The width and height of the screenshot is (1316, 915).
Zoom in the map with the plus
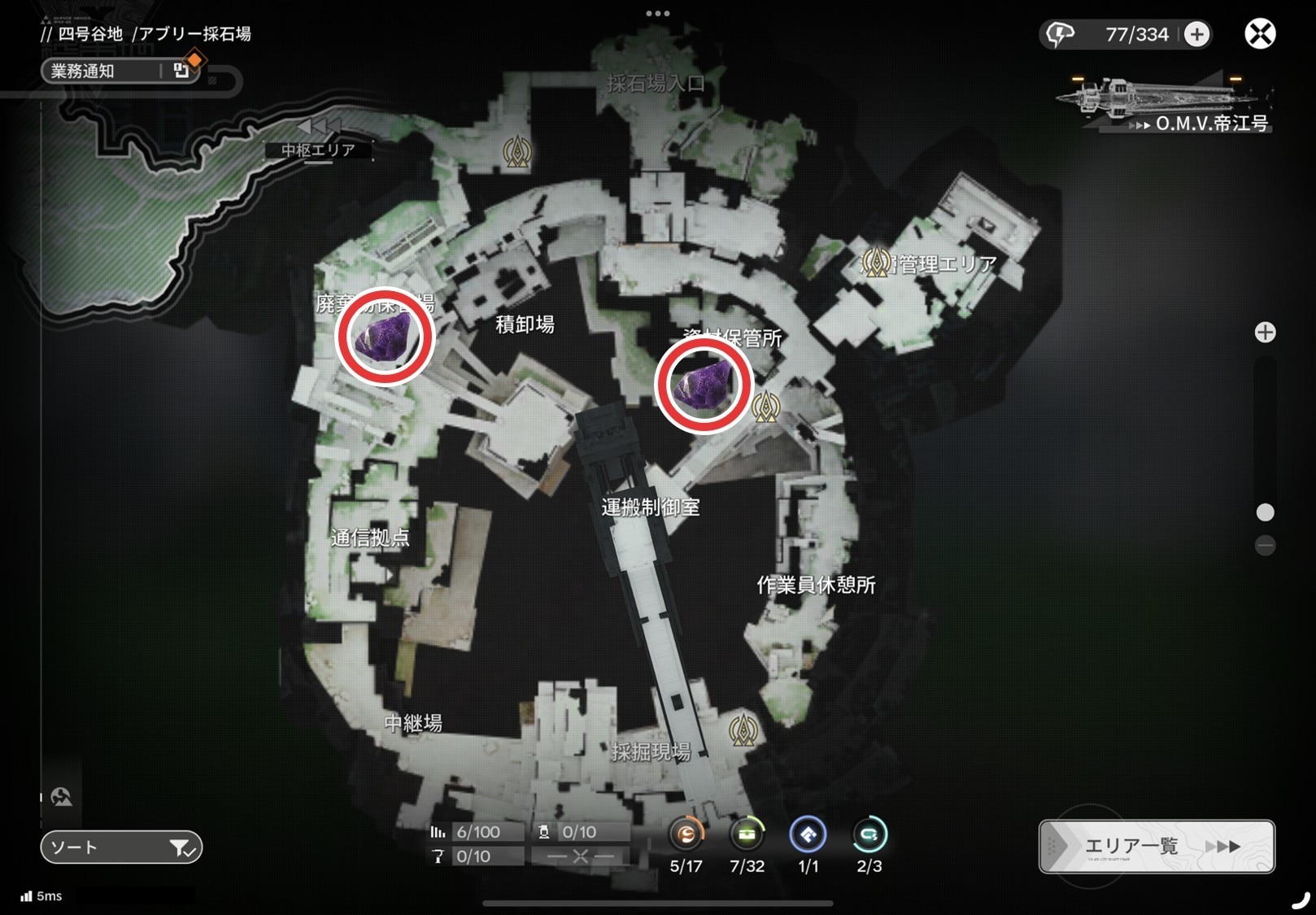[x=1265, y=333]
